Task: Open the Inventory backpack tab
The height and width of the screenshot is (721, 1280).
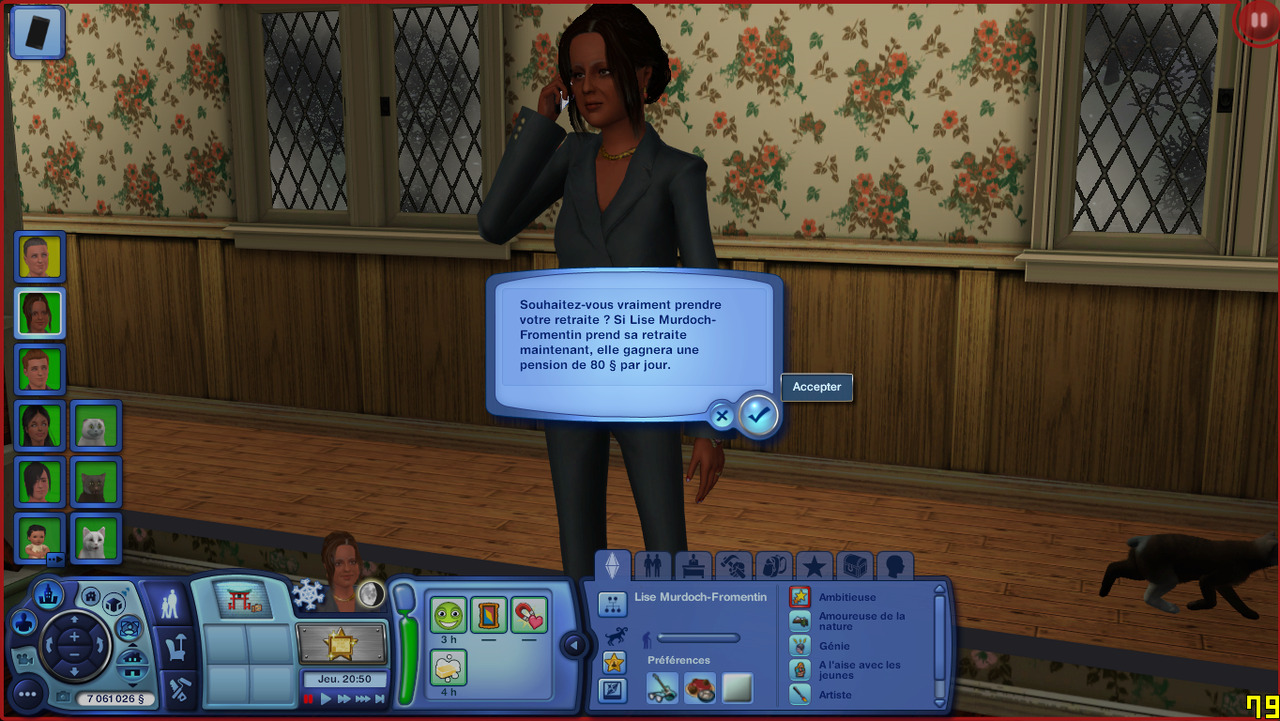Action: tap(773, 566)
